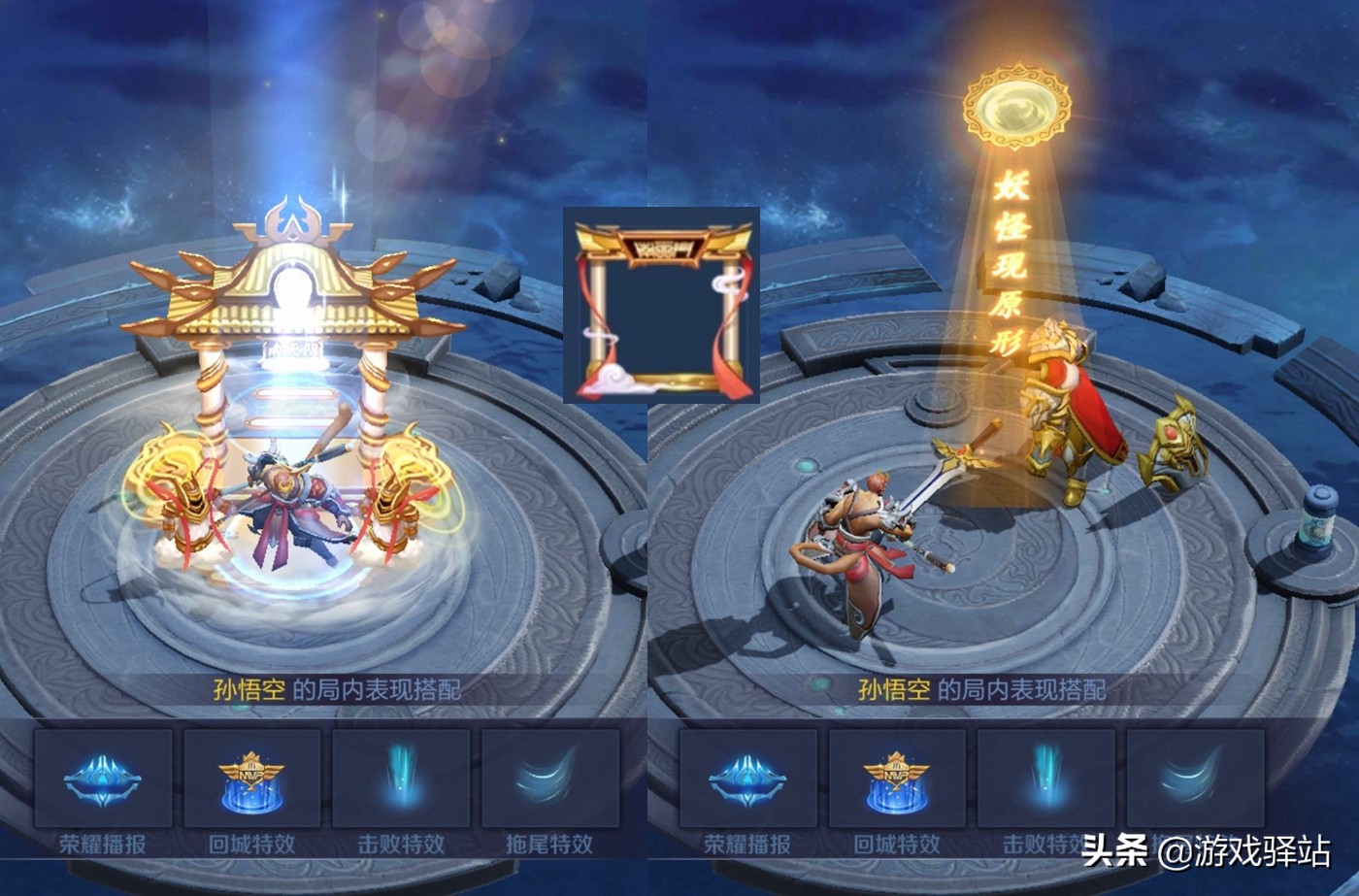
Task: Choose 击败特效 slot in the 妖怪现原形 panel
Action: 1045,779
